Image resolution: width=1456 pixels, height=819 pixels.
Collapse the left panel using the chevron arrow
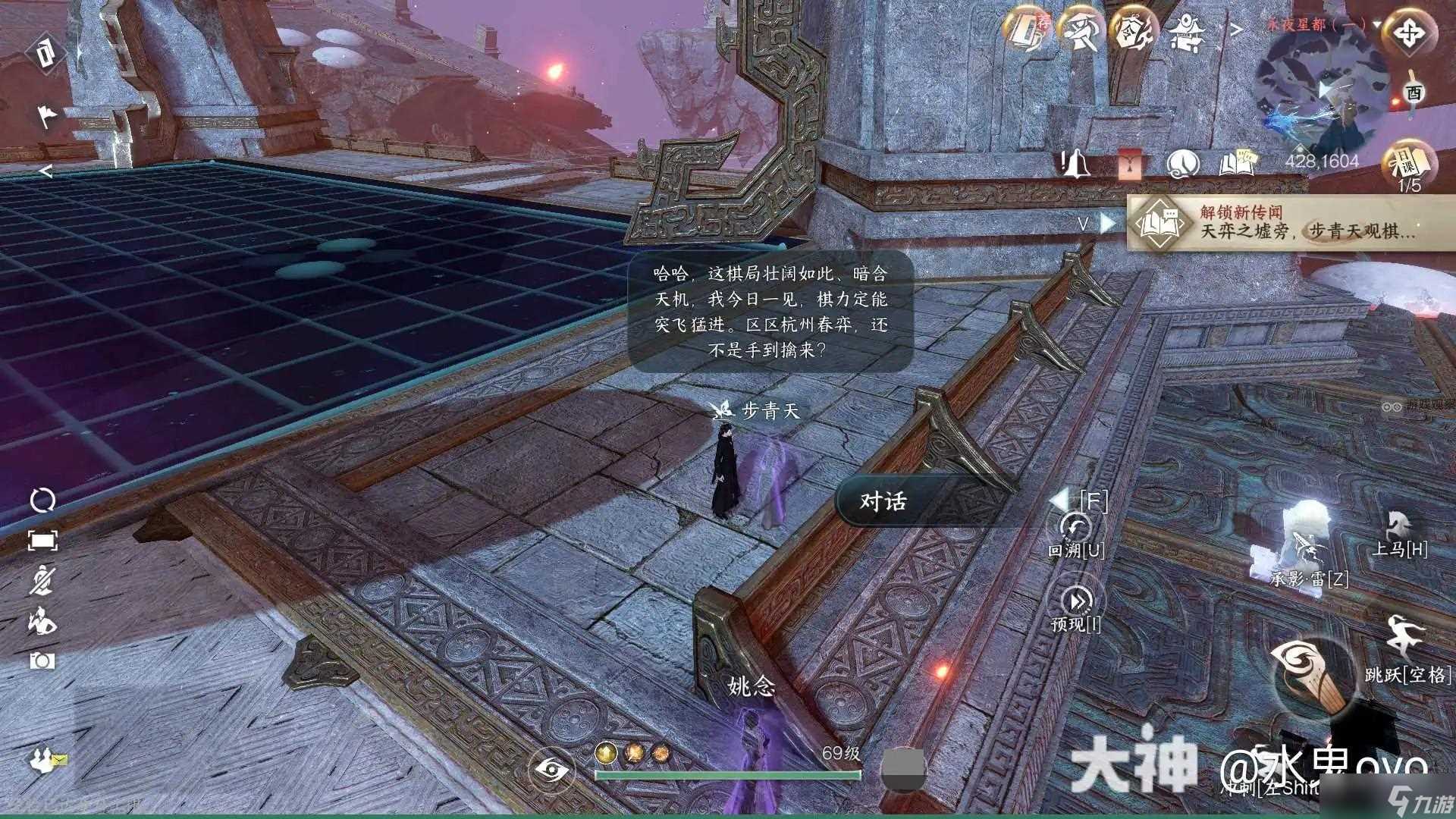pos(45,173)
